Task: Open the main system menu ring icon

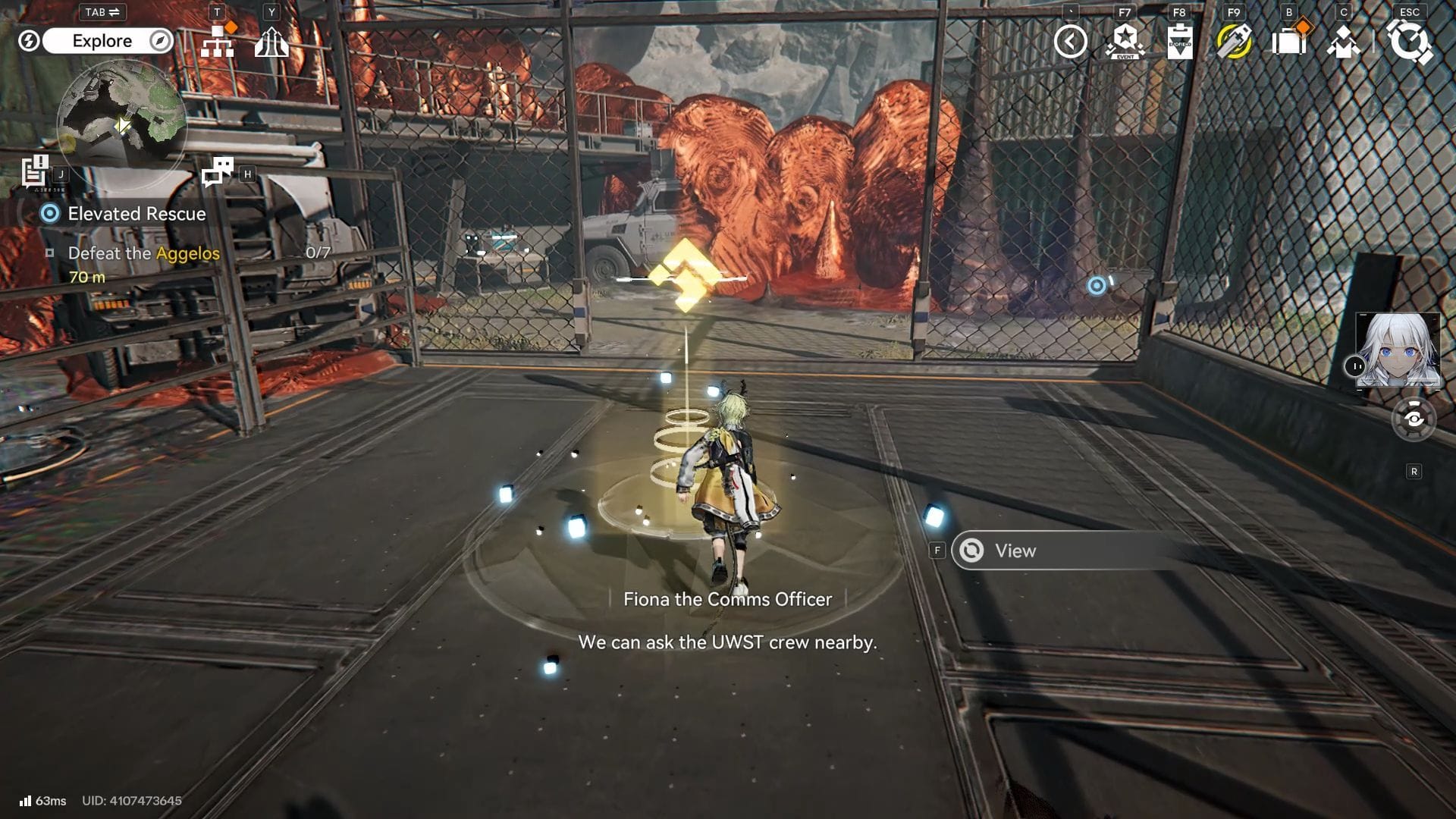Action: coord(1409,42)
